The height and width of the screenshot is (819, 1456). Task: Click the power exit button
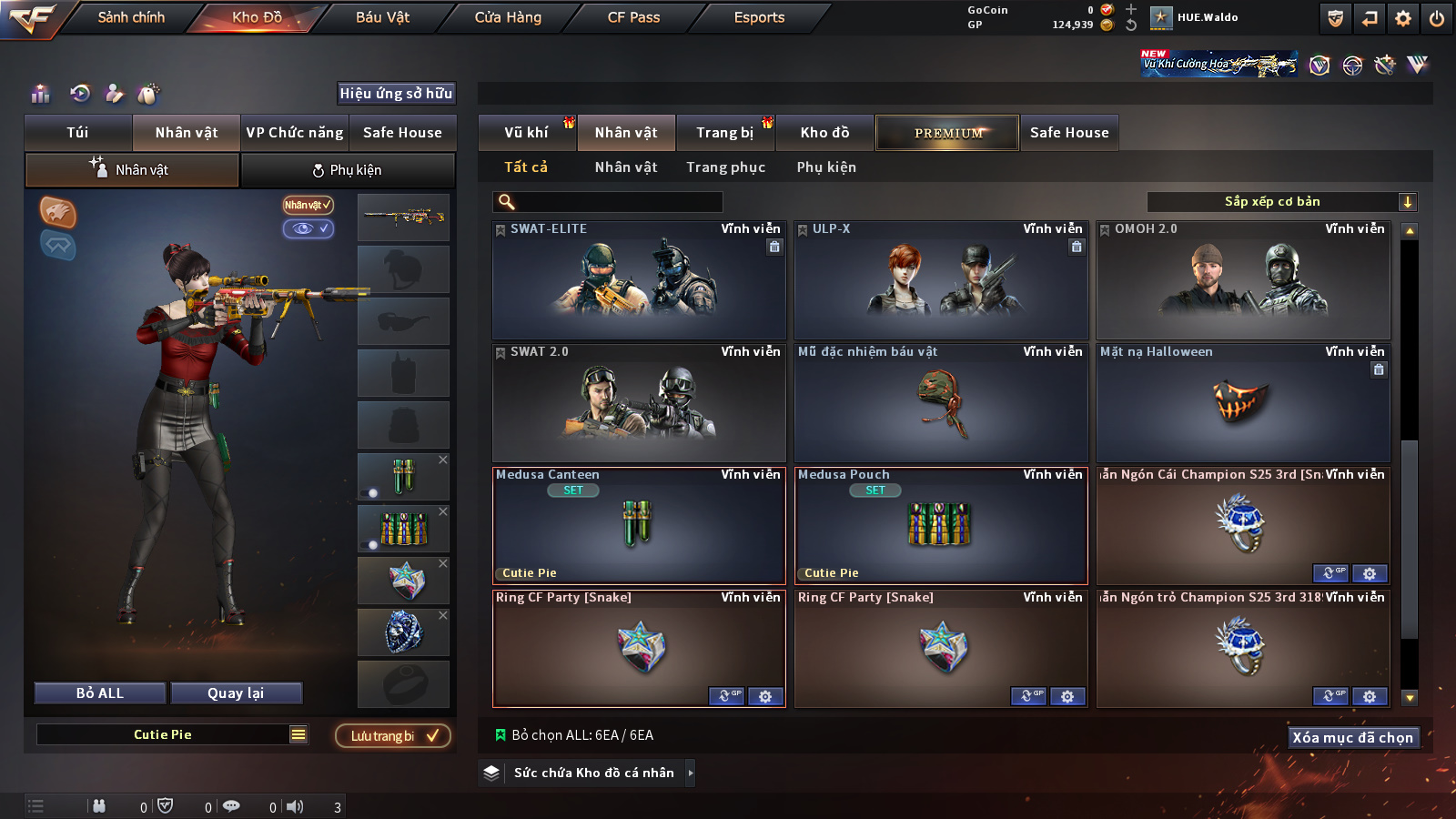click(1437, 17)
